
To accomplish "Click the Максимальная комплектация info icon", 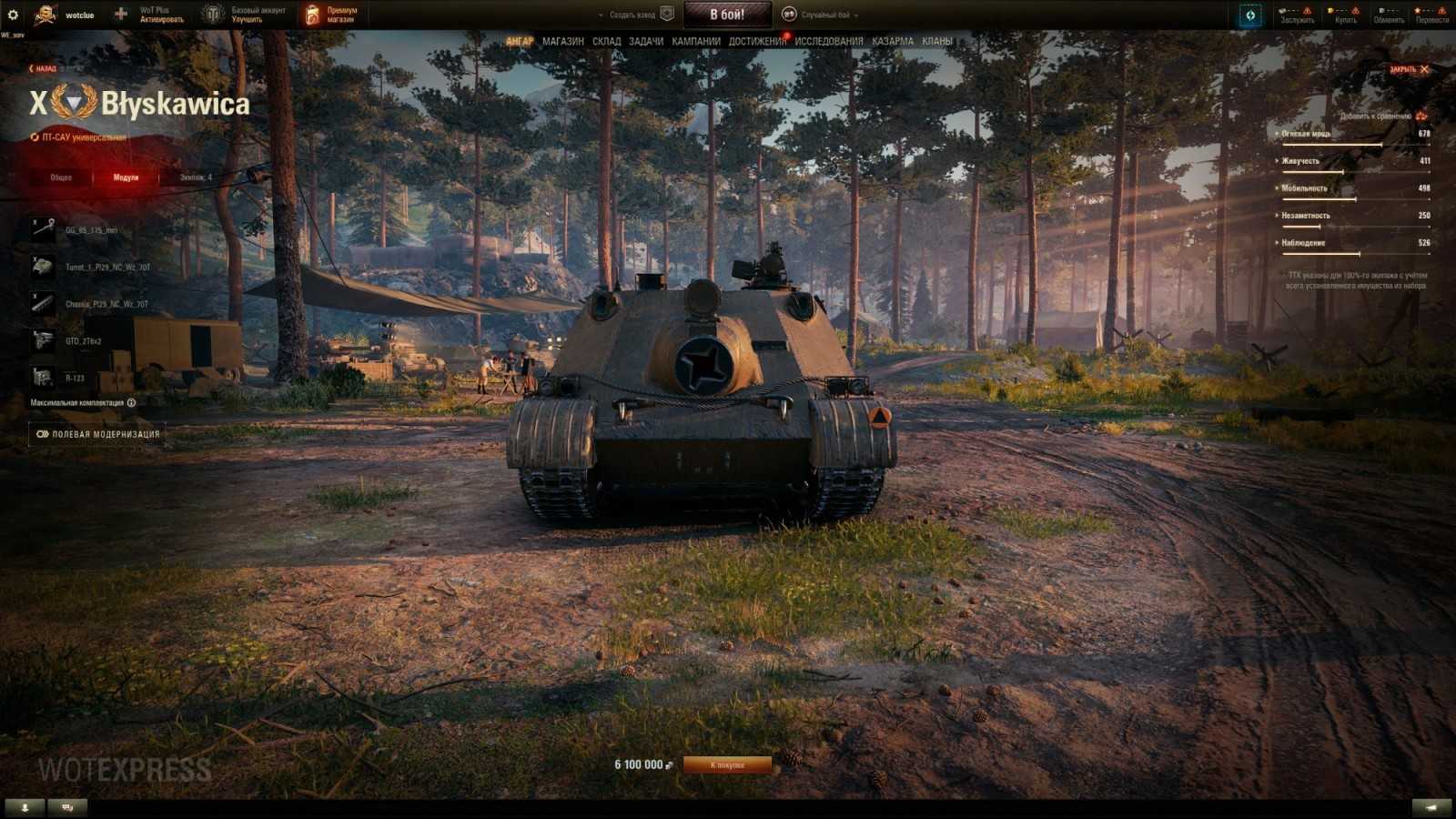I will (x=130, y=400).
